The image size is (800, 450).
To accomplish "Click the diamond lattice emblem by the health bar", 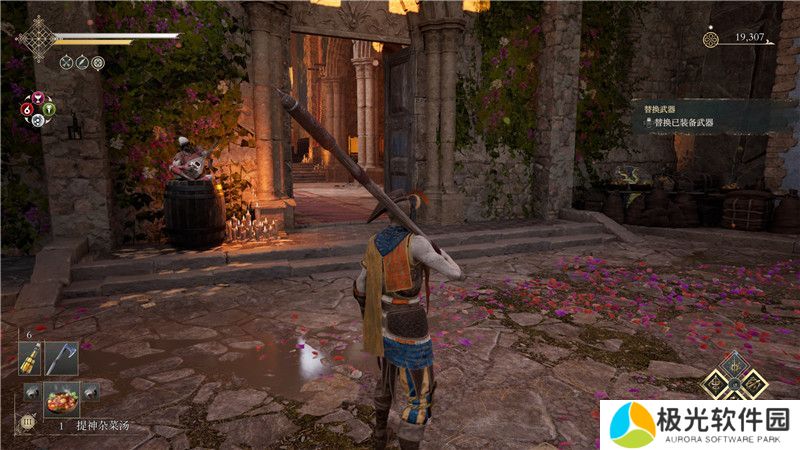I will (39, 39).
